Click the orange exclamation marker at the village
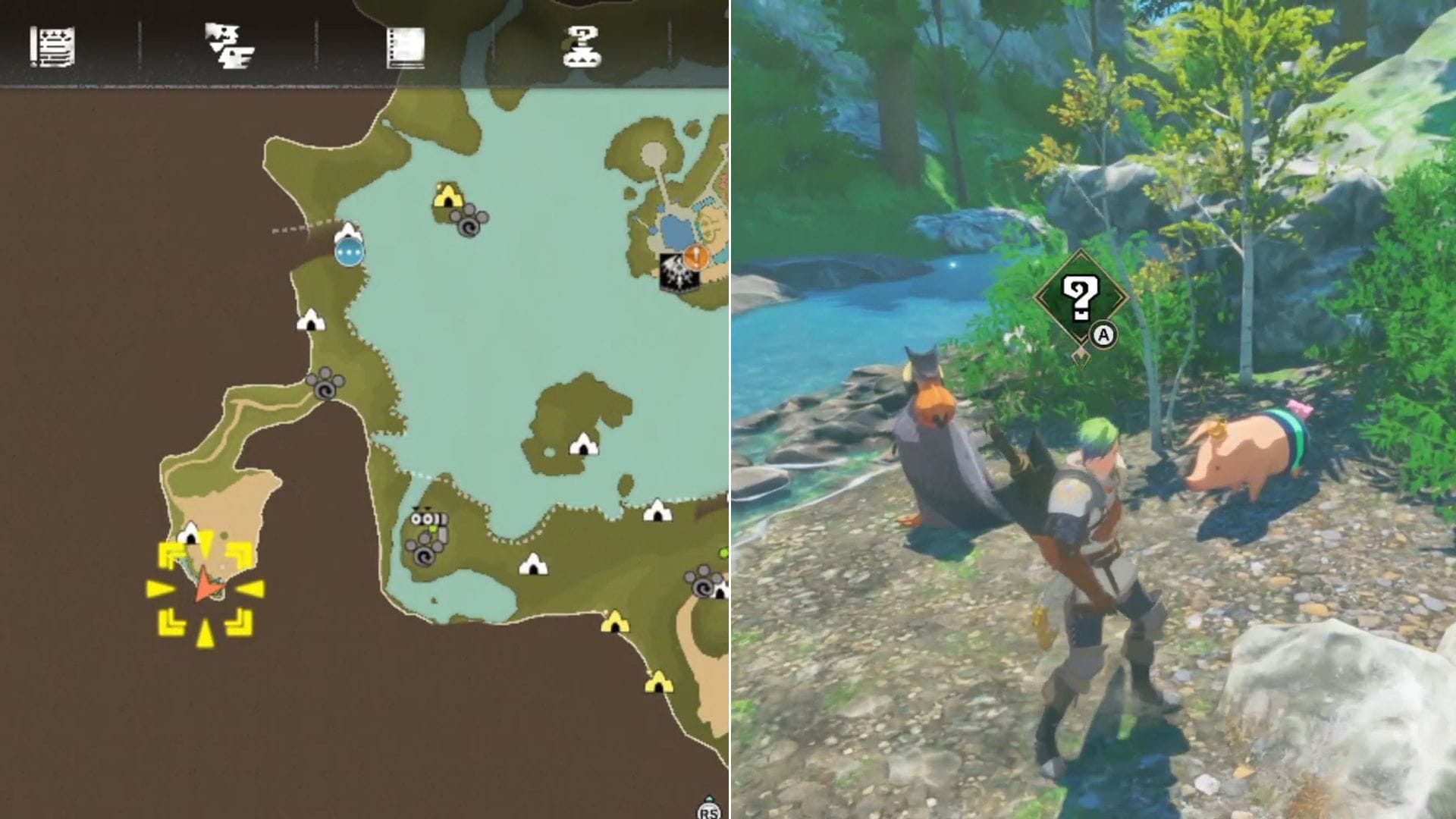This screenshot has width=1456, height=819. pos(694,257)
